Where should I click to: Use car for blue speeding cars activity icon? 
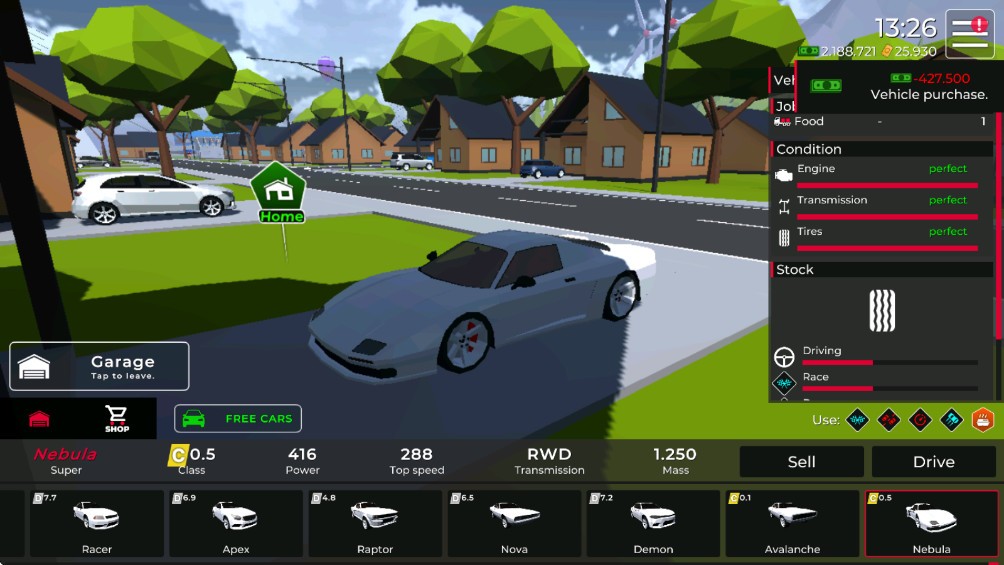[951, 420]
